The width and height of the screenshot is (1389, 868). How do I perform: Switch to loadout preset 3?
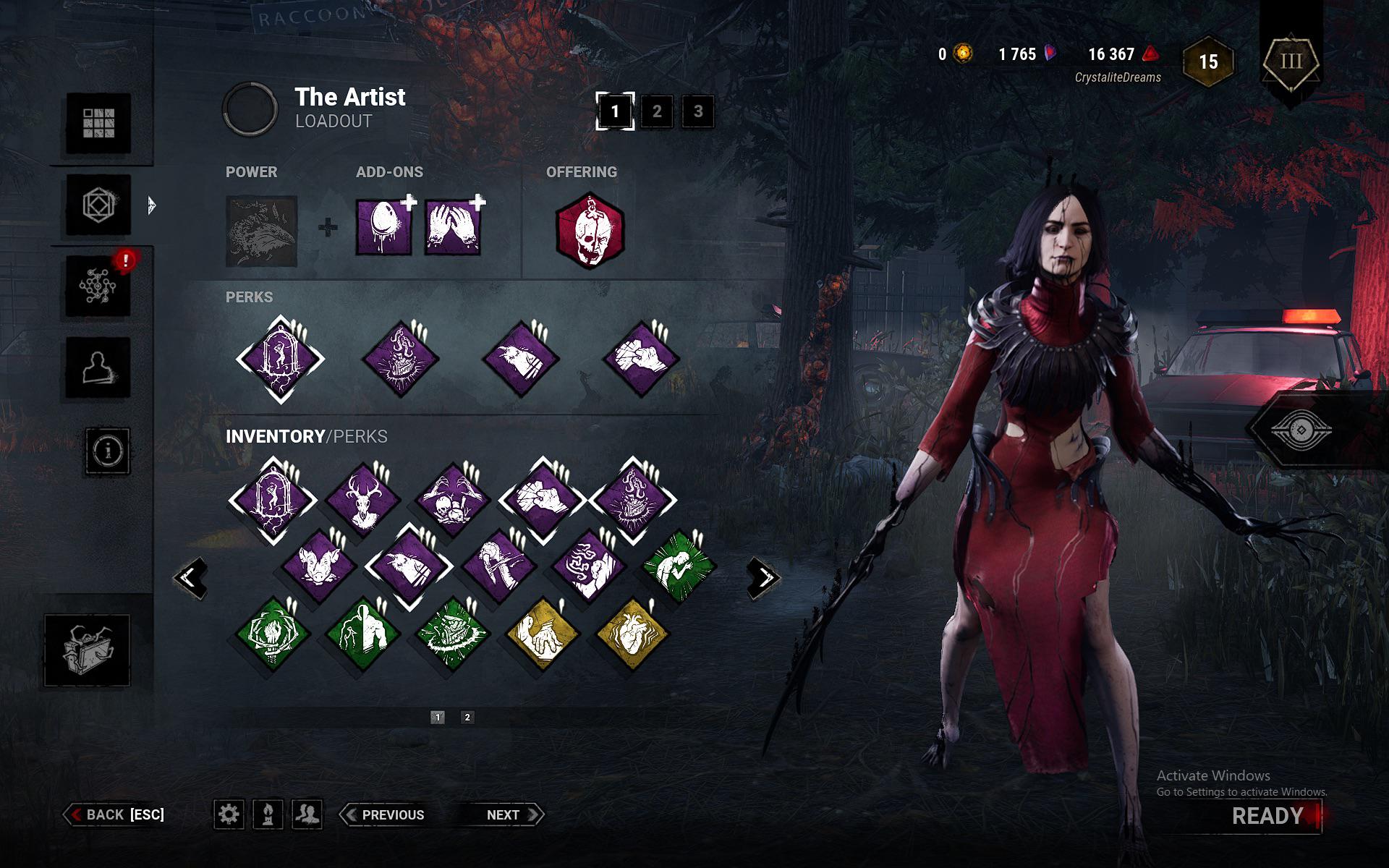pos(697,112)
